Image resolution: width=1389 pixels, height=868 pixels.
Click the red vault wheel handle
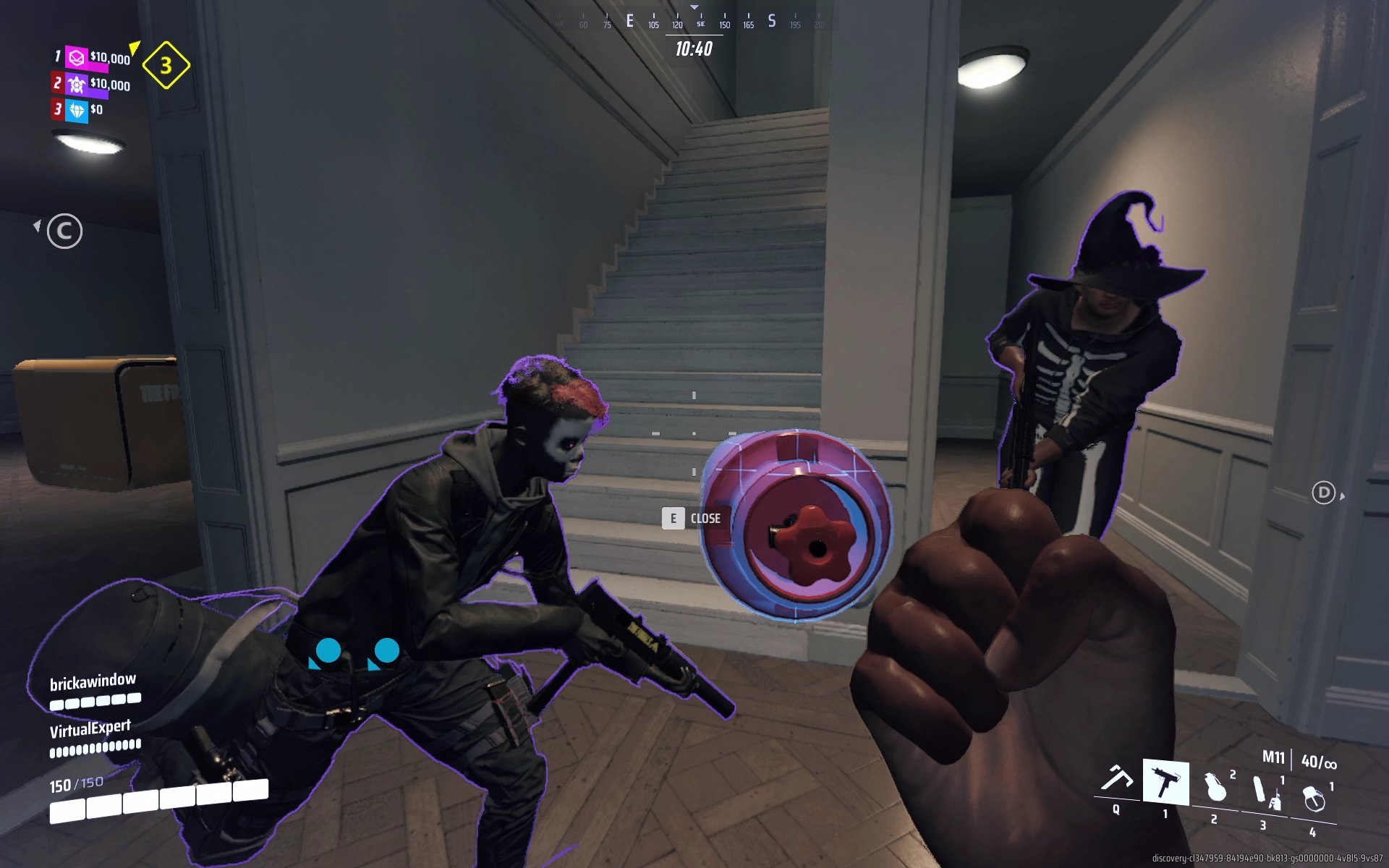click(x=816, y=548)
